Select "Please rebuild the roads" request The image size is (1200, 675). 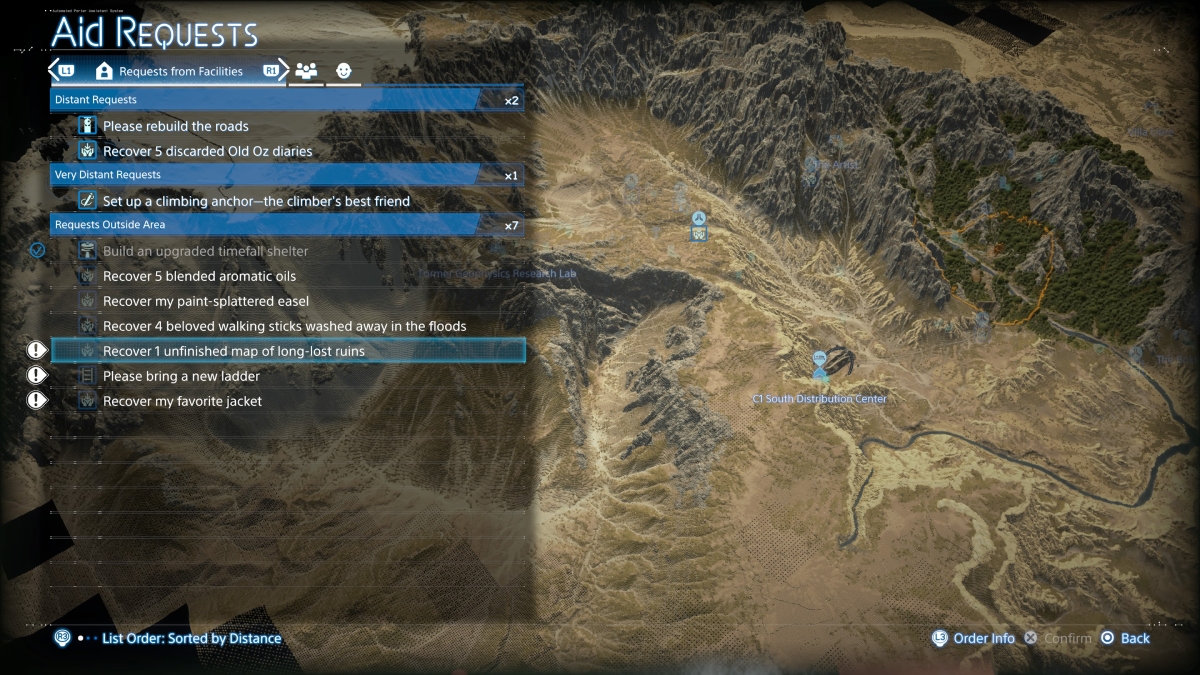click(176, 126)
